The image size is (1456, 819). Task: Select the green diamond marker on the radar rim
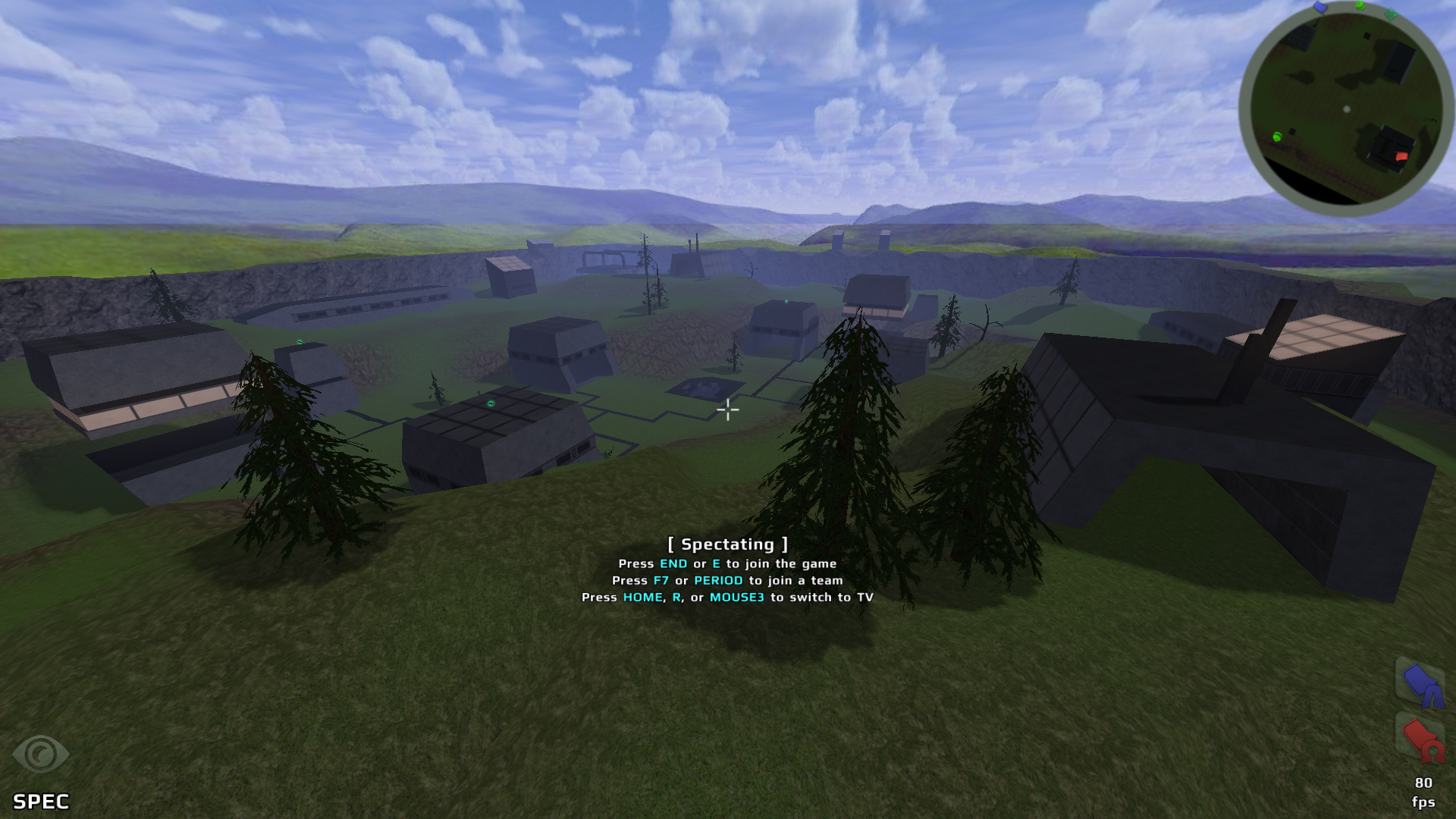(x=1390, y=14)
